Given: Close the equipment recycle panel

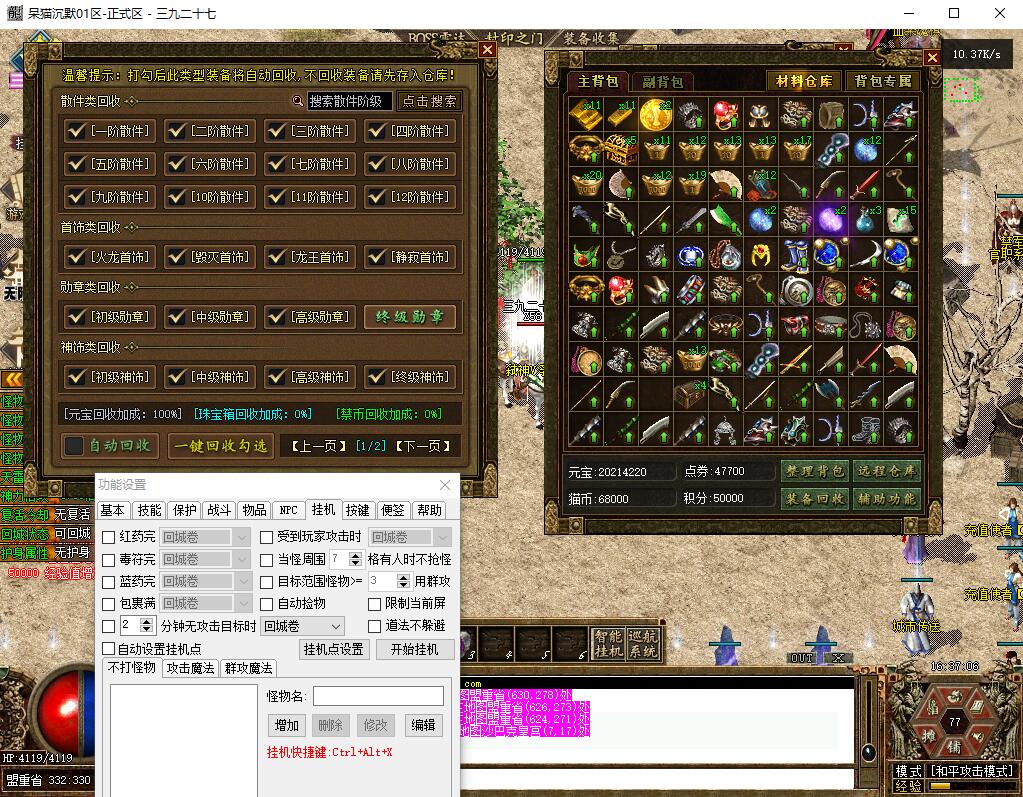Looking at the screenshot, I should (x=487, y=49).
